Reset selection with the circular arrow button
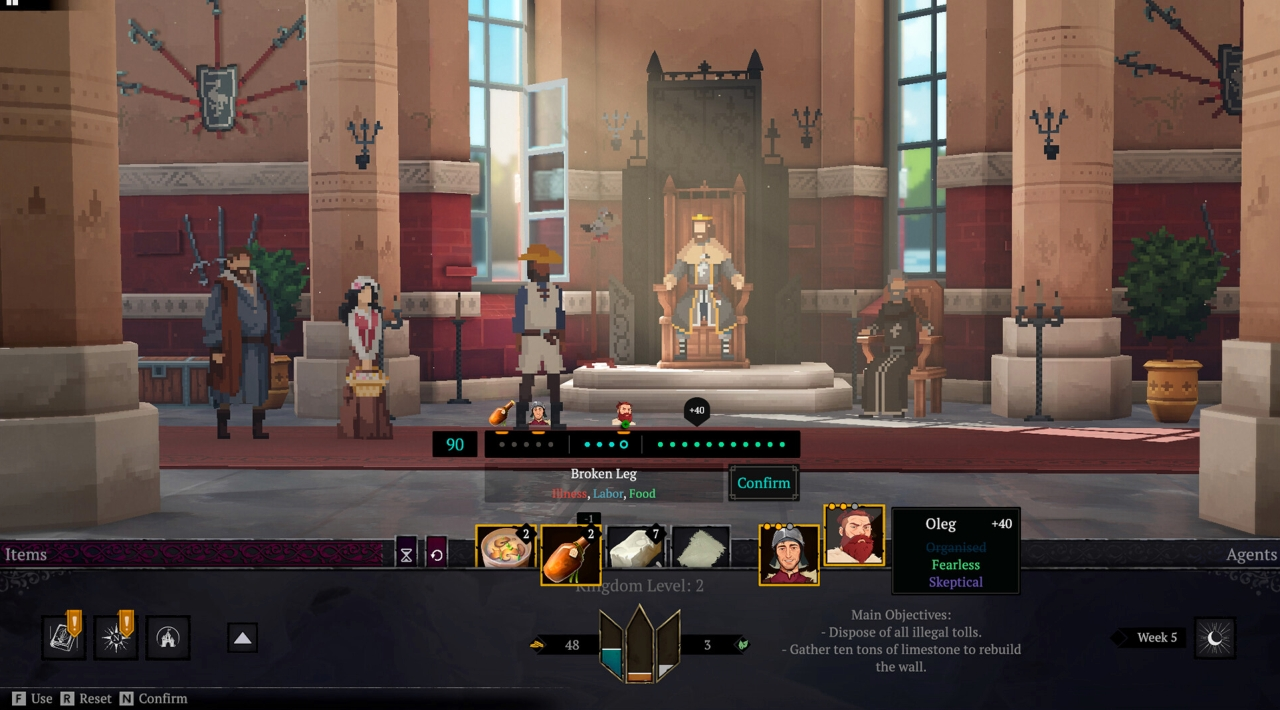The image size is (1280, 710). pyautogui.click(x=436, y=553)
